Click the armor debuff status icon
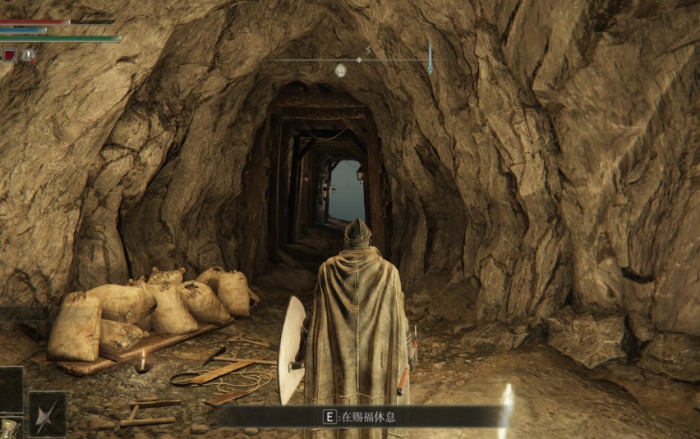 29,56
